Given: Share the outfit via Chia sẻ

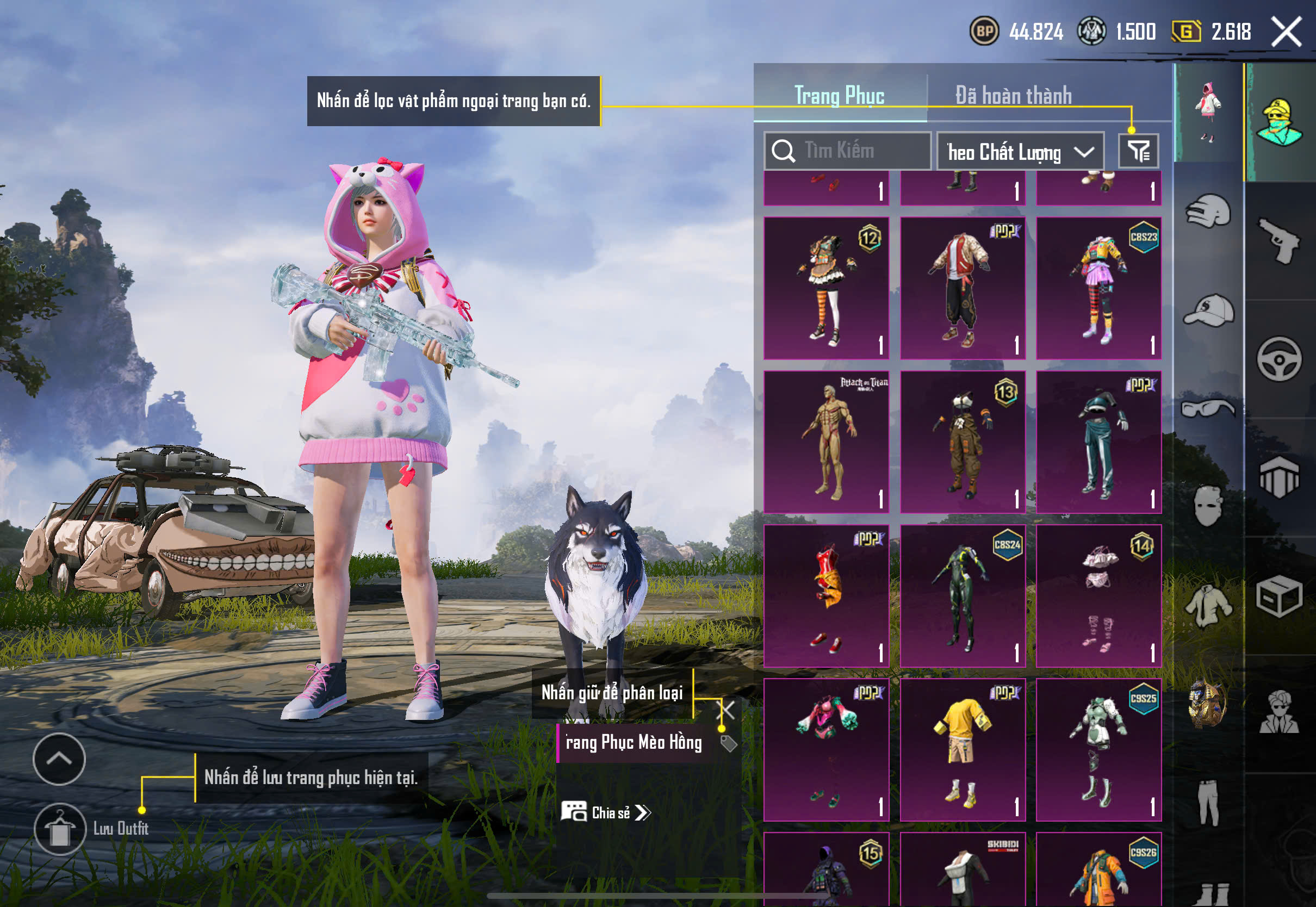Looking at the screenshot, I should point(606,813).
